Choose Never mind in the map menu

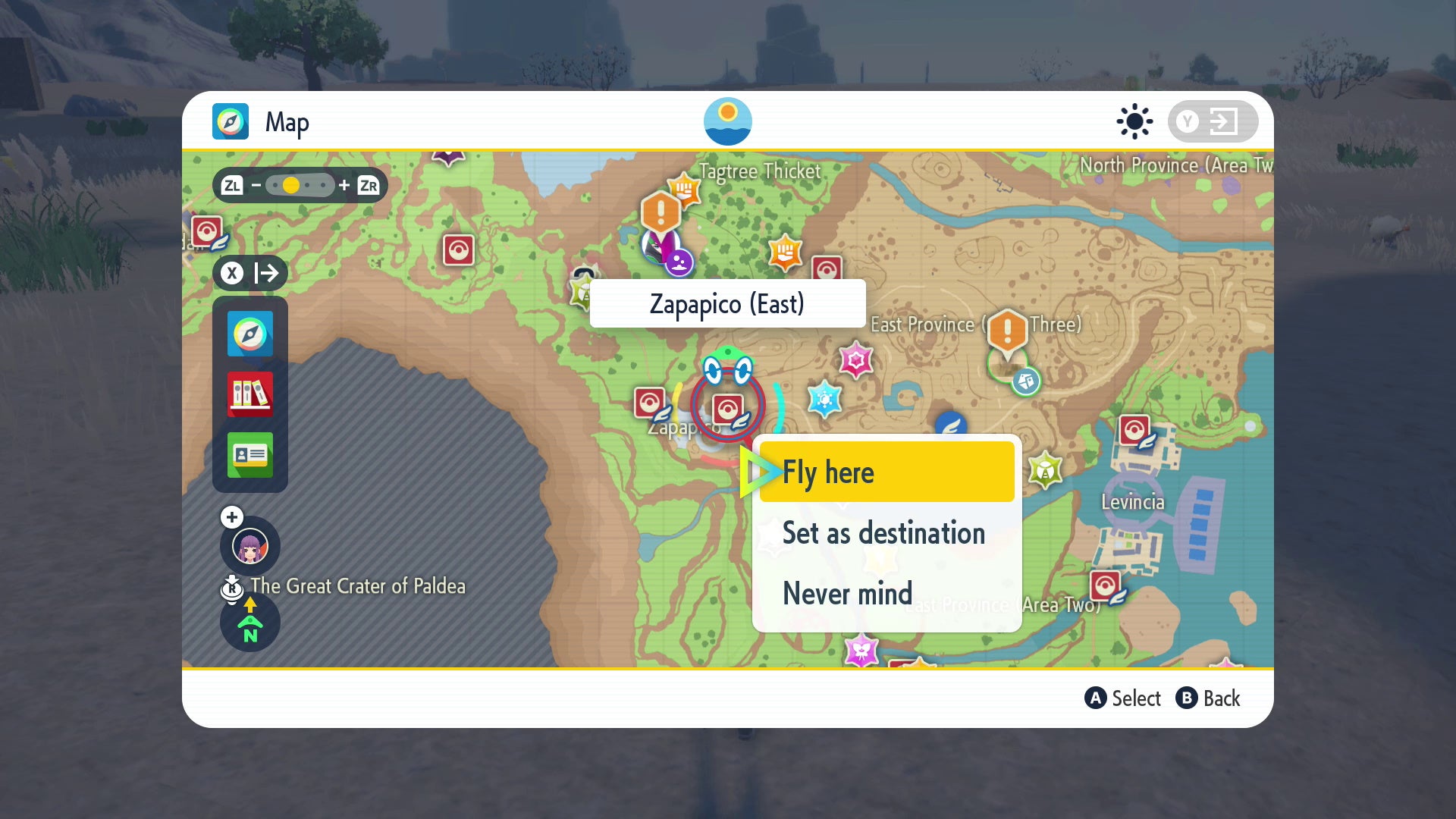[x=846, y=593]
